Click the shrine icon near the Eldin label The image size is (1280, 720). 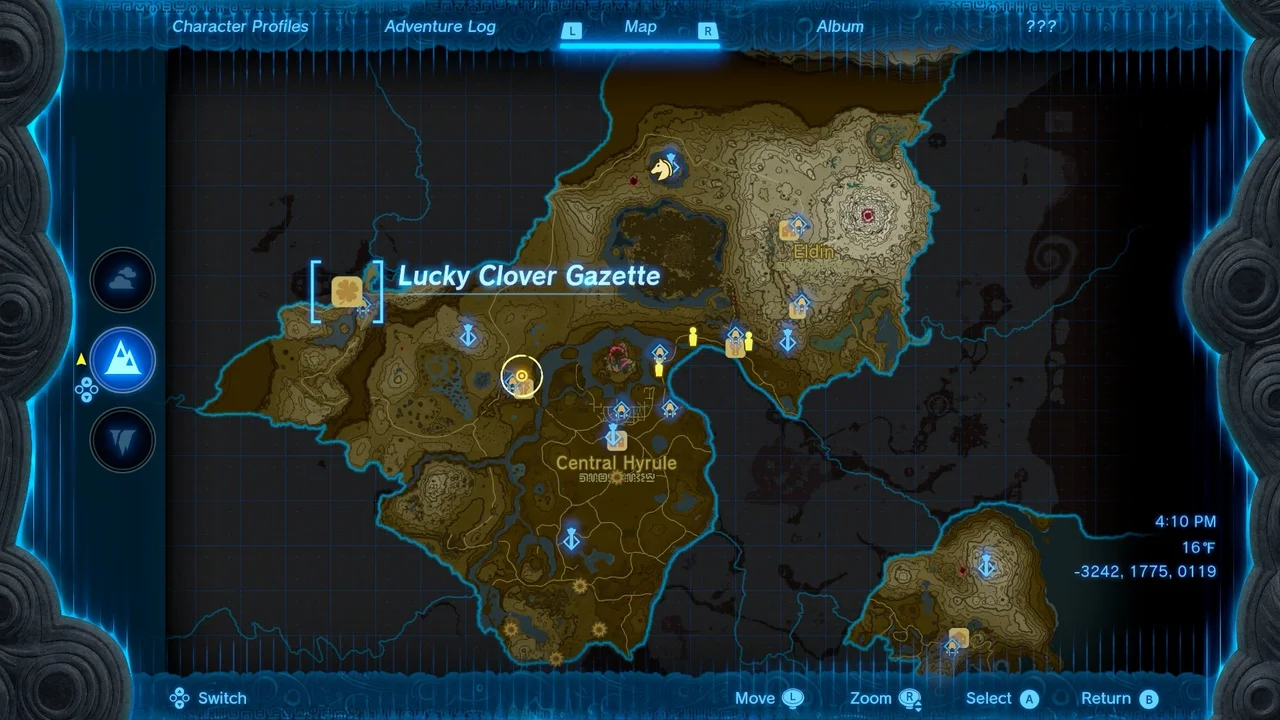798,223
